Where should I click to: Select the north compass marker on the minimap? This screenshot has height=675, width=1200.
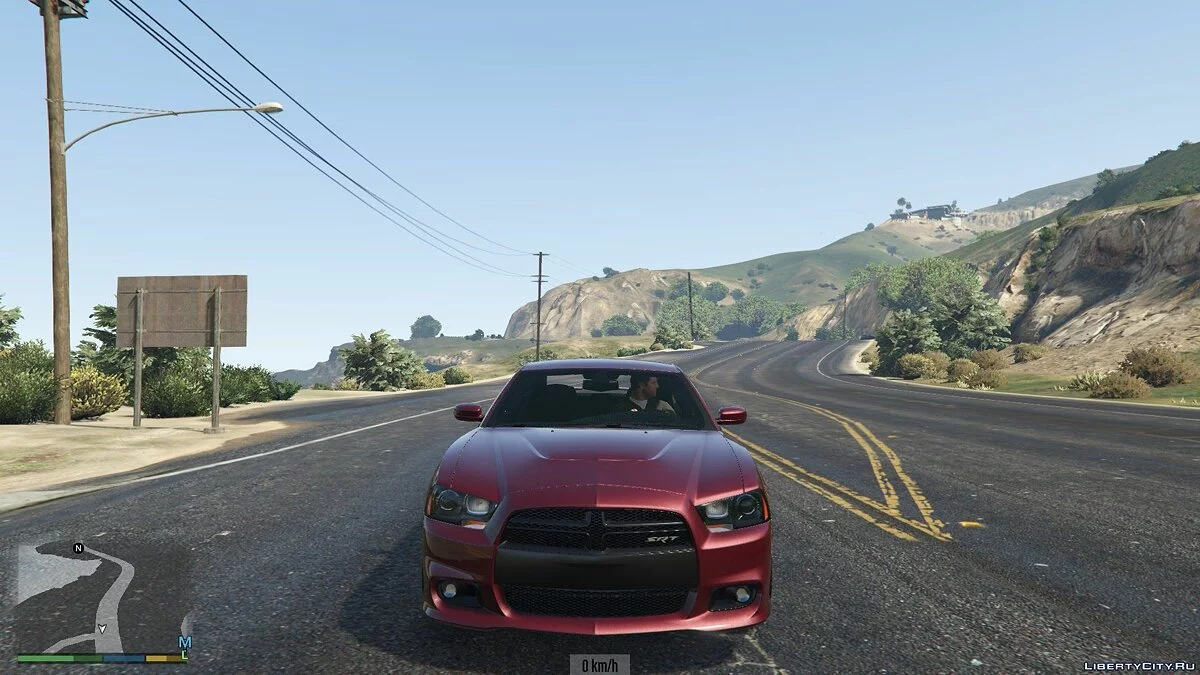point(78,548)
